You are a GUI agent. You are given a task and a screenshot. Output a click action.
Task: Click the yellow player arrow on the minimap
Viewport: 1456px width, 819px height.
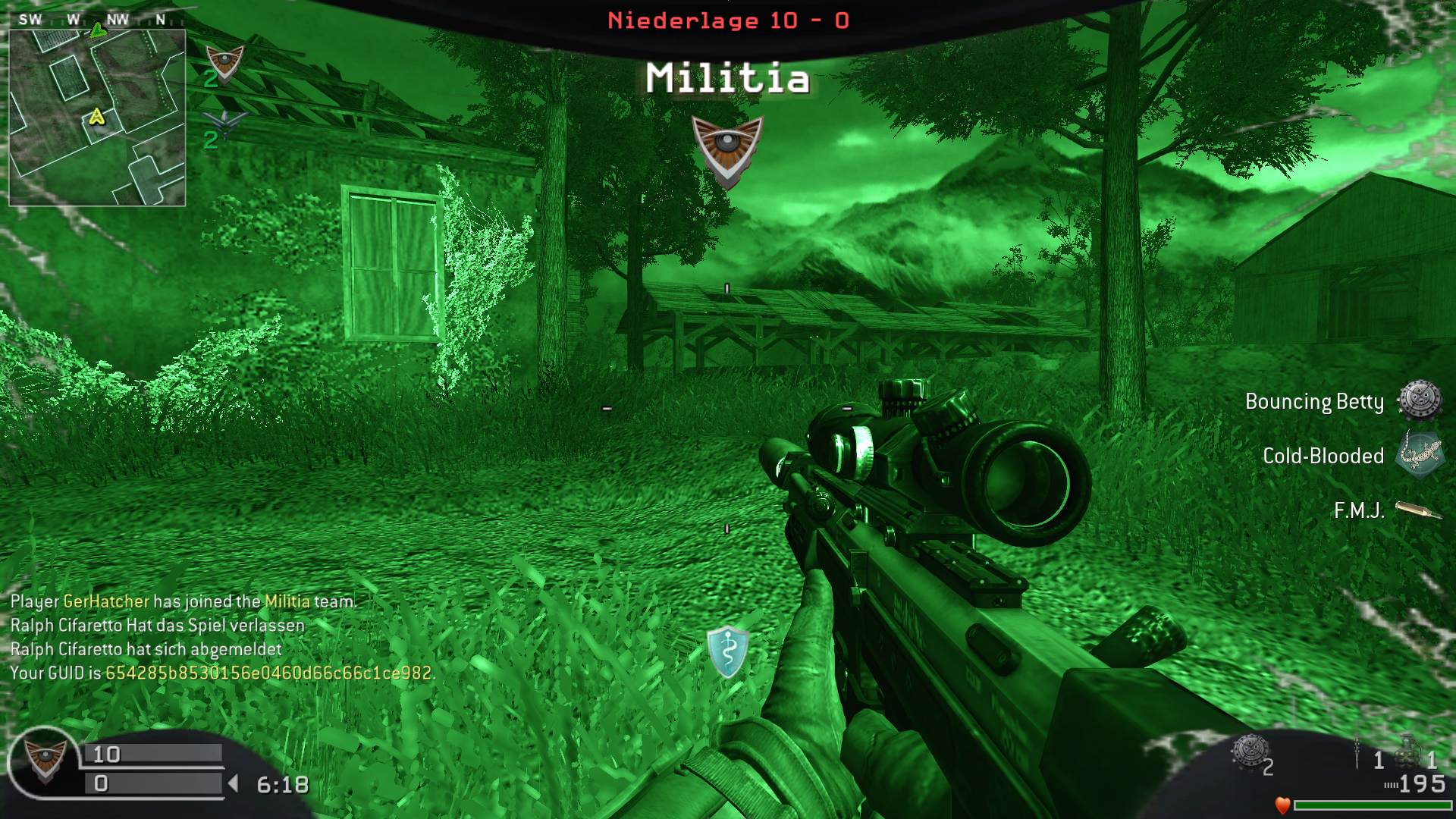click(96, 117)
